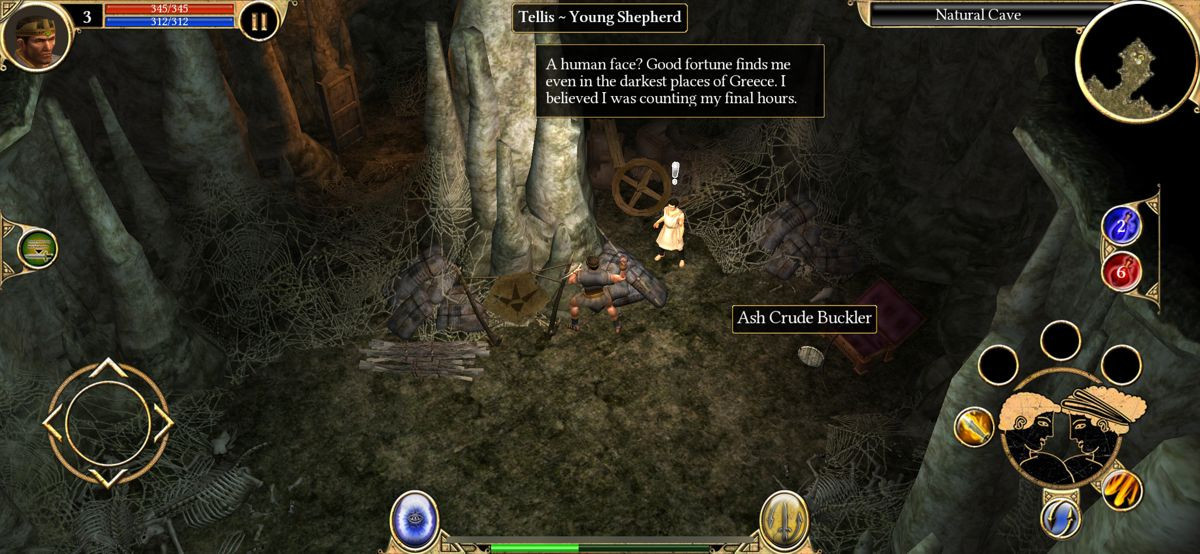Activate the flaming sword skill
The height and width of the screenshot is (554, 1200).
click(973, 427)
